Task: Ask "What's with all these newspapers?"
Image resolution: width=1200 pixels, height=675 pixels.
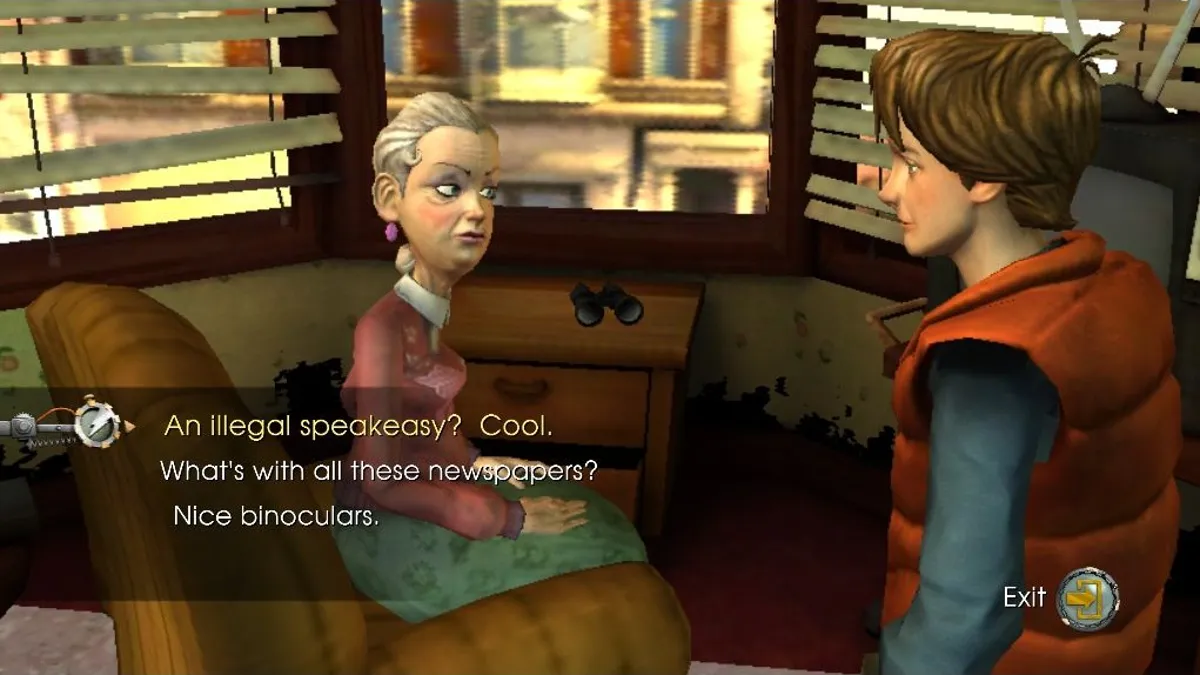Action: [379, 471]
